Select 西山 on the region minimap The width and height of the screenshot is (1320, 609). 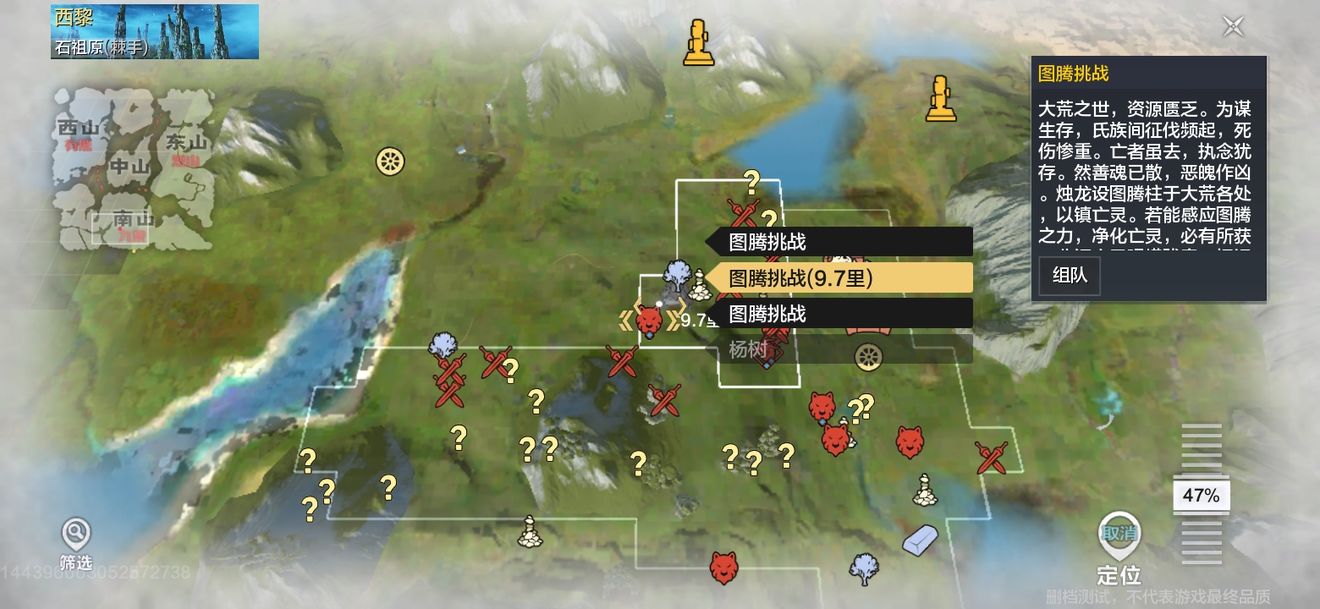80,130
